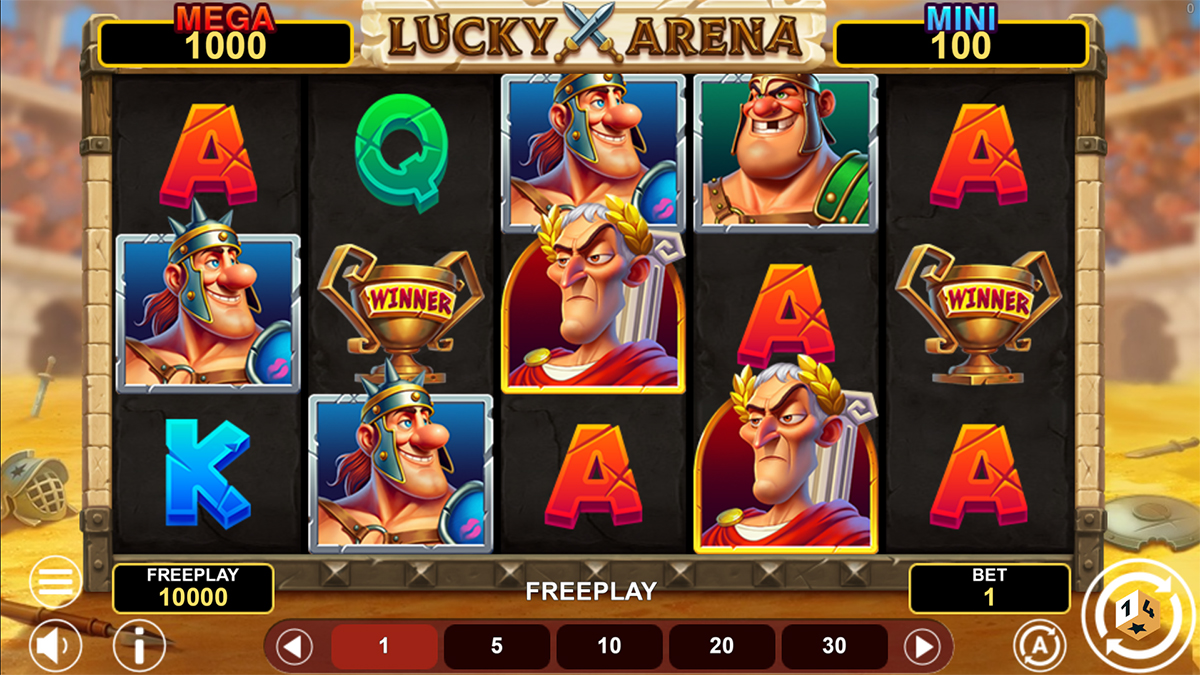The height and width of the screenshot is (675, 1200).
Task: Click the right arrow for higher bets
Action: pyautogui.click(x=922, y=646)
